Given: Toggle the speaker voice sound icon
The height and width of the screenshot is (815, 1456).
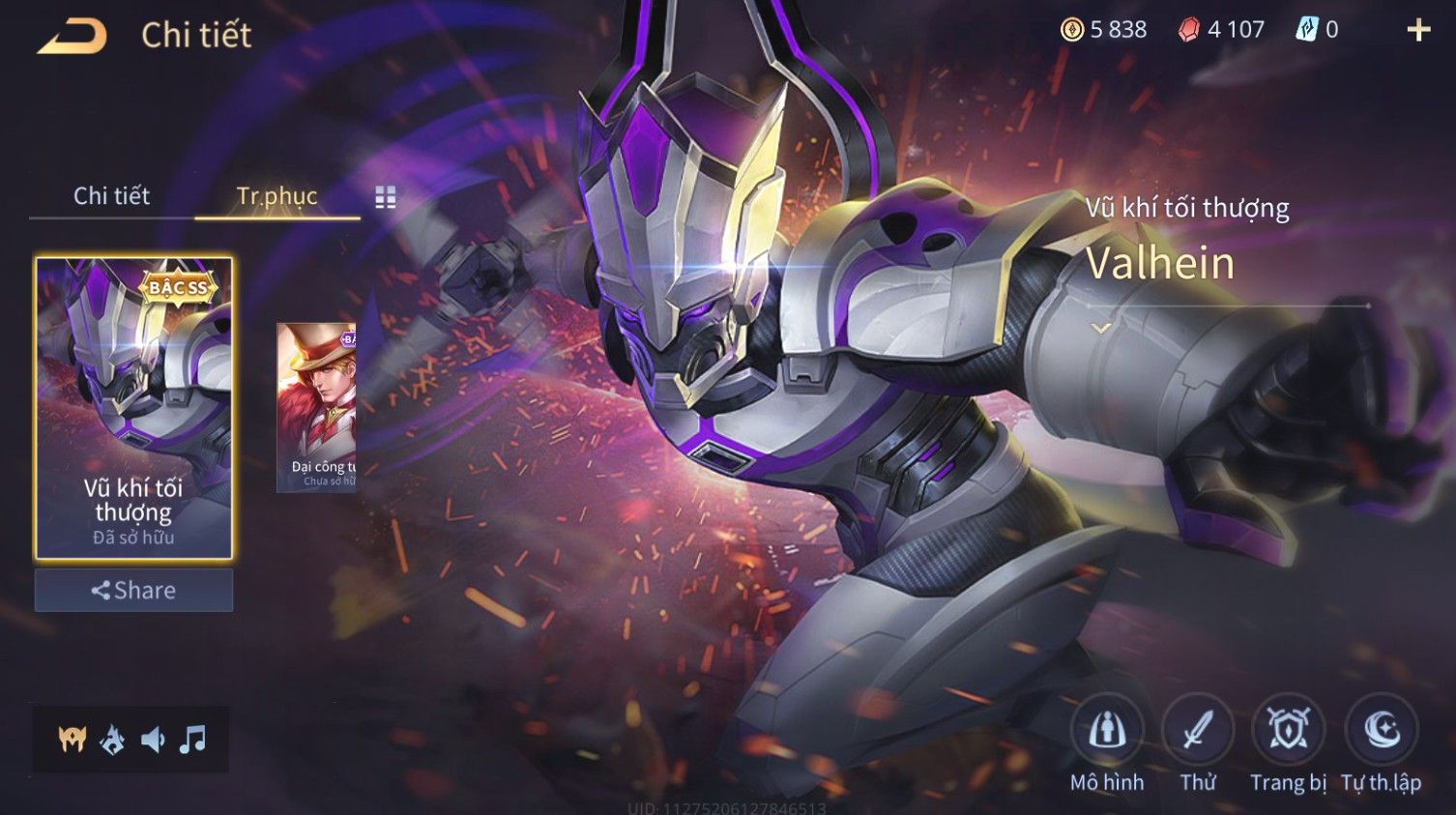Looking at the screenshot, I should click(x=153, y=741).
